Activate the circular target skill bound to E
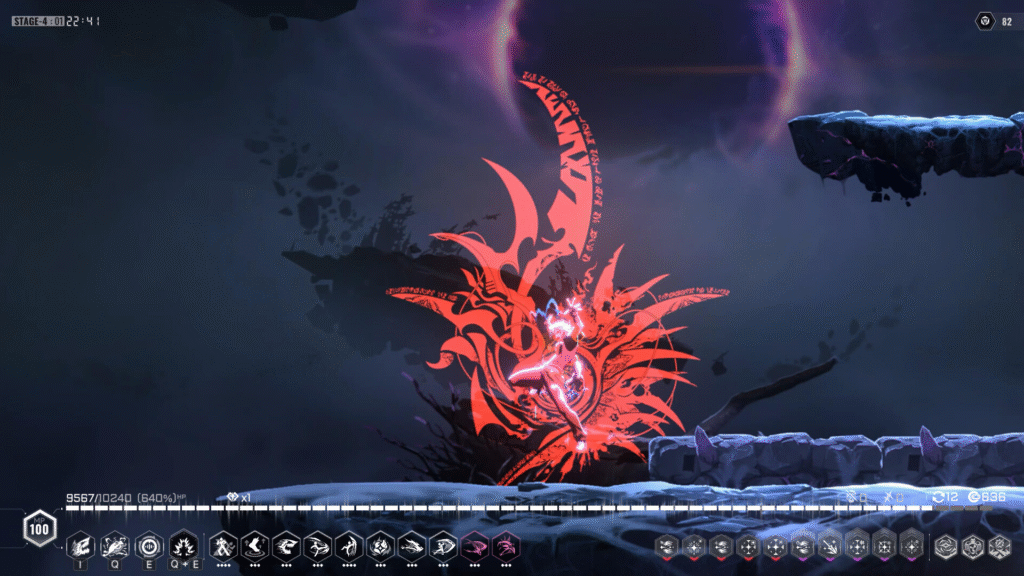This screenshot has height=576, width=1024. (149, 546)
